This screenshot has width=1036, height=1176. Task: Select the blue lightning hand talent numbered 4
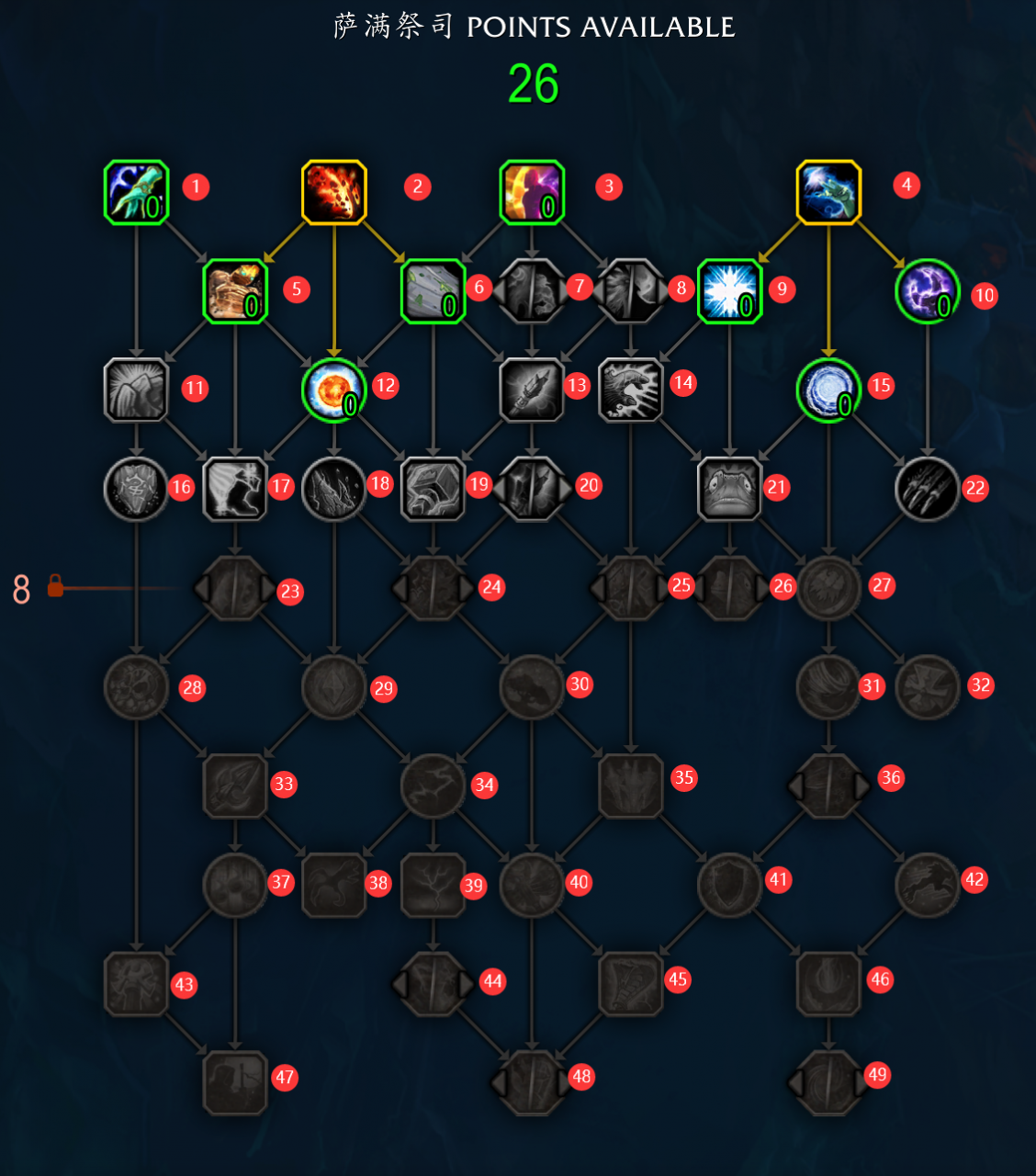point(828,192)
